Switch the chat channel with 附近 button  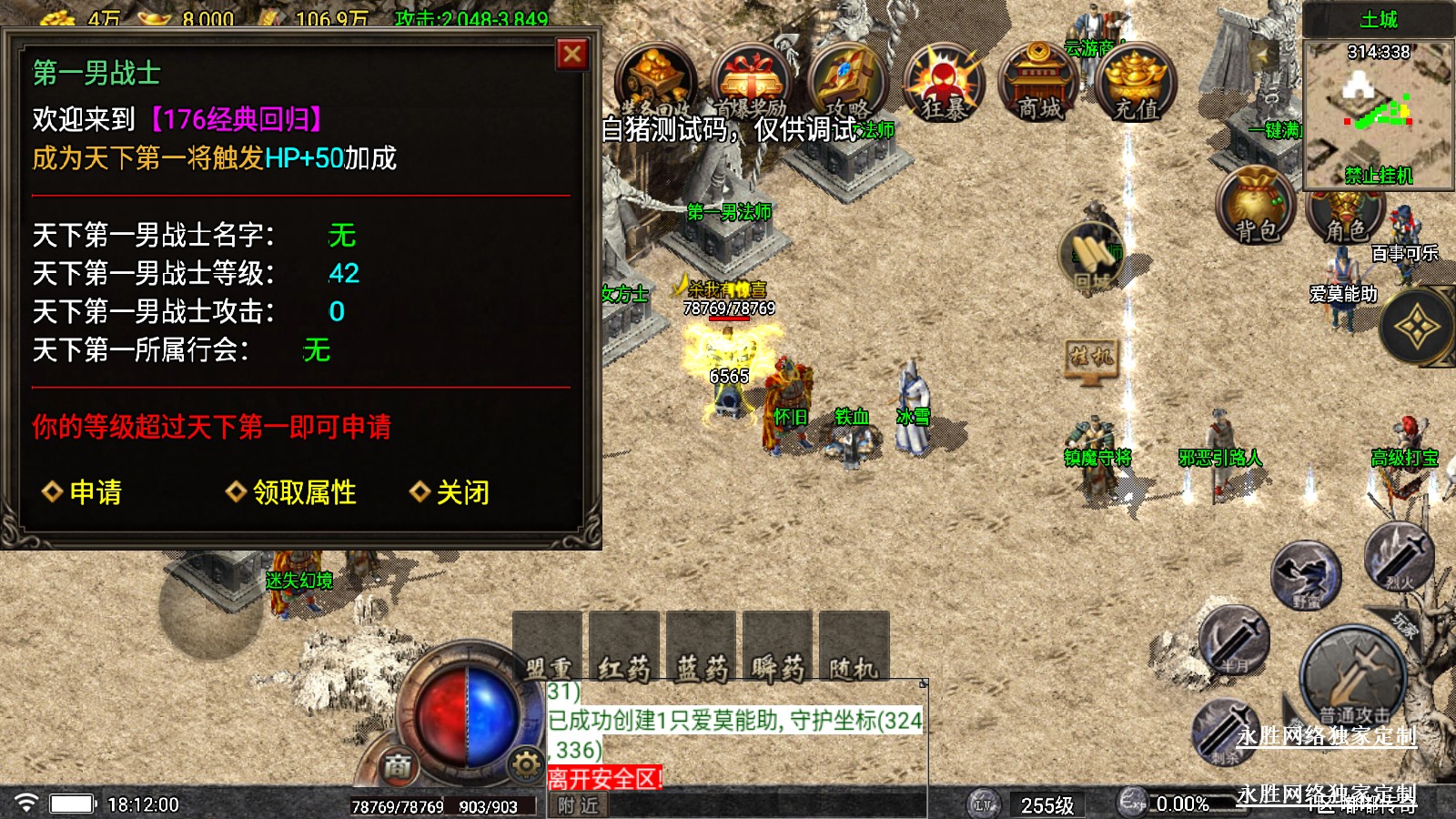pyautogui.click(x=579, y=805)
